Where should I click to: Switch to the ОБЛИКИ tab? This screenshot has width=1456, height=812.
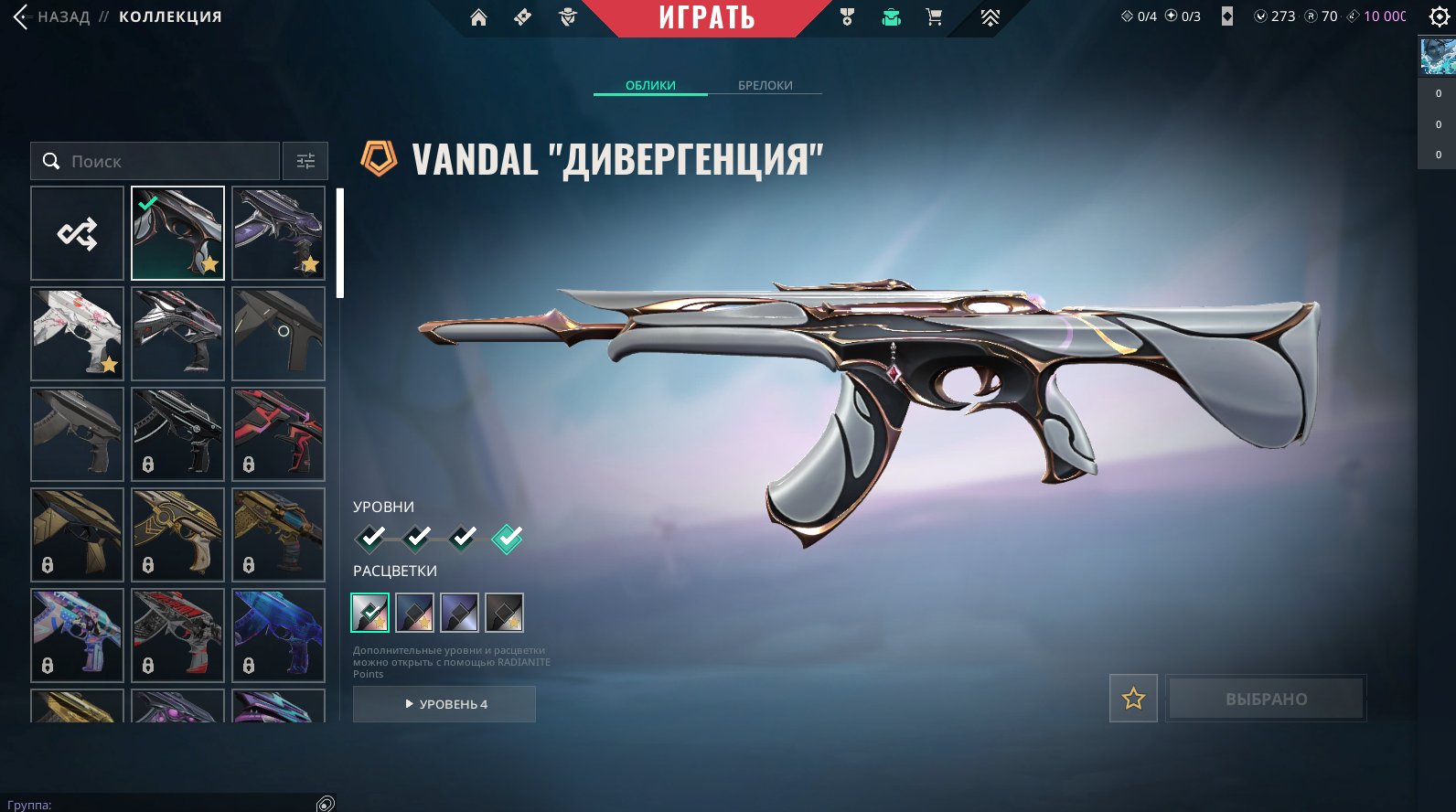click(650, 85)
